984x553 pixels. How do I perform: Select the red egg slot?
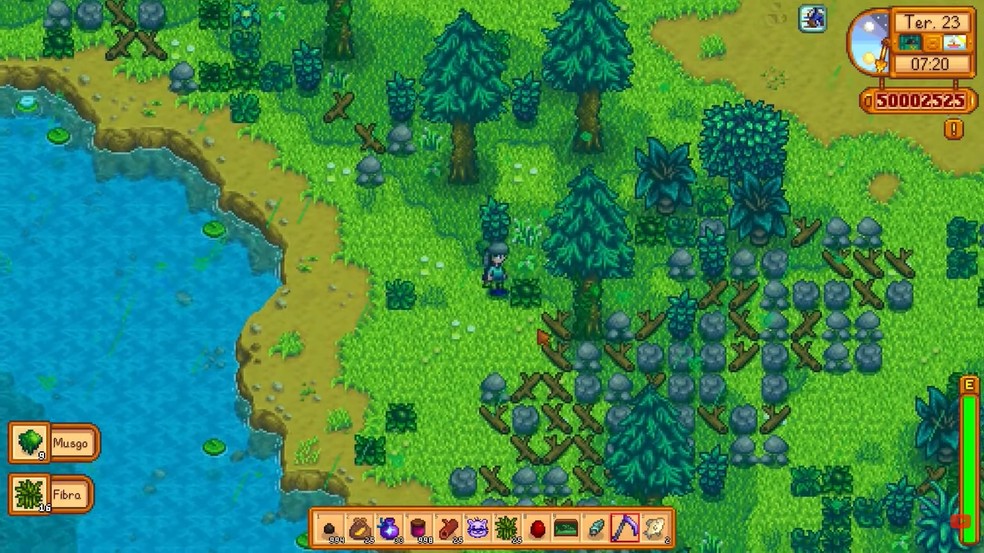[537, 528]
